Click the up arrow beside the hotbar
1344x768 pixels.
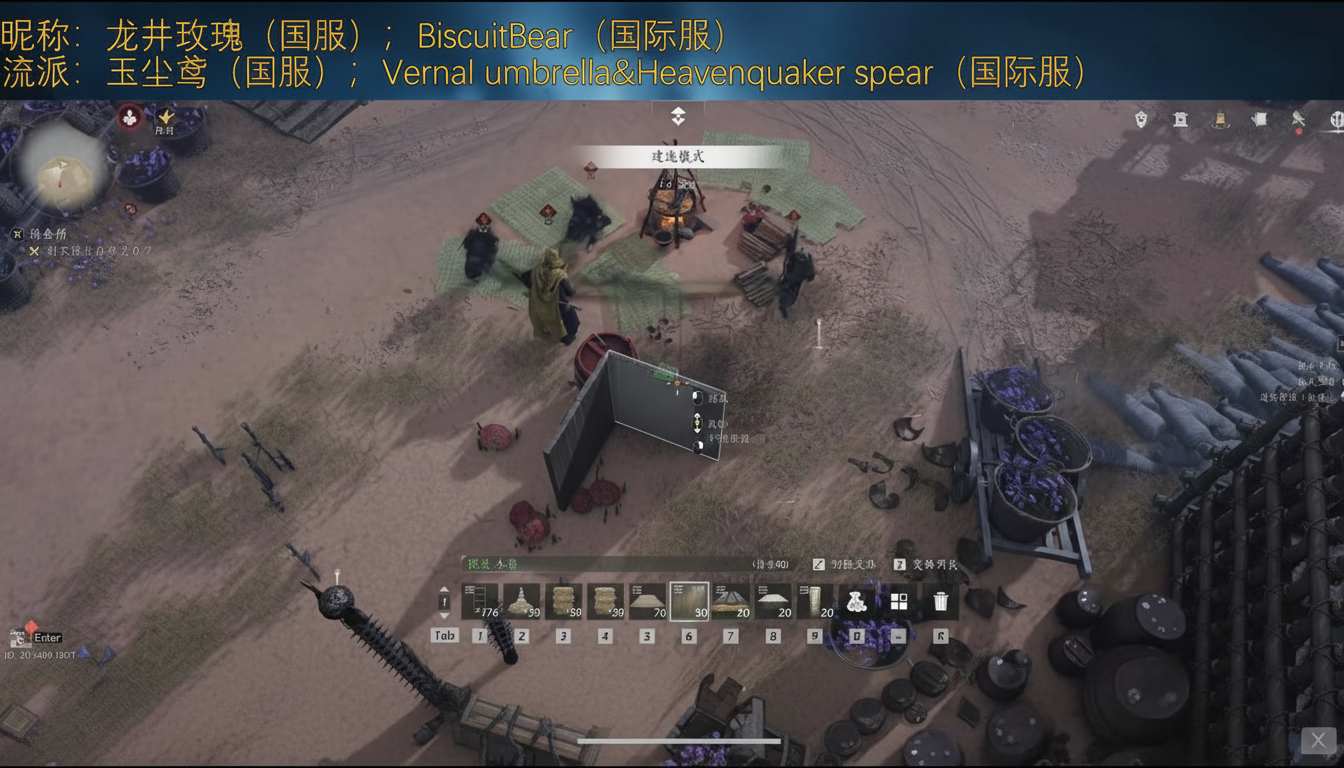coord(443,590)
